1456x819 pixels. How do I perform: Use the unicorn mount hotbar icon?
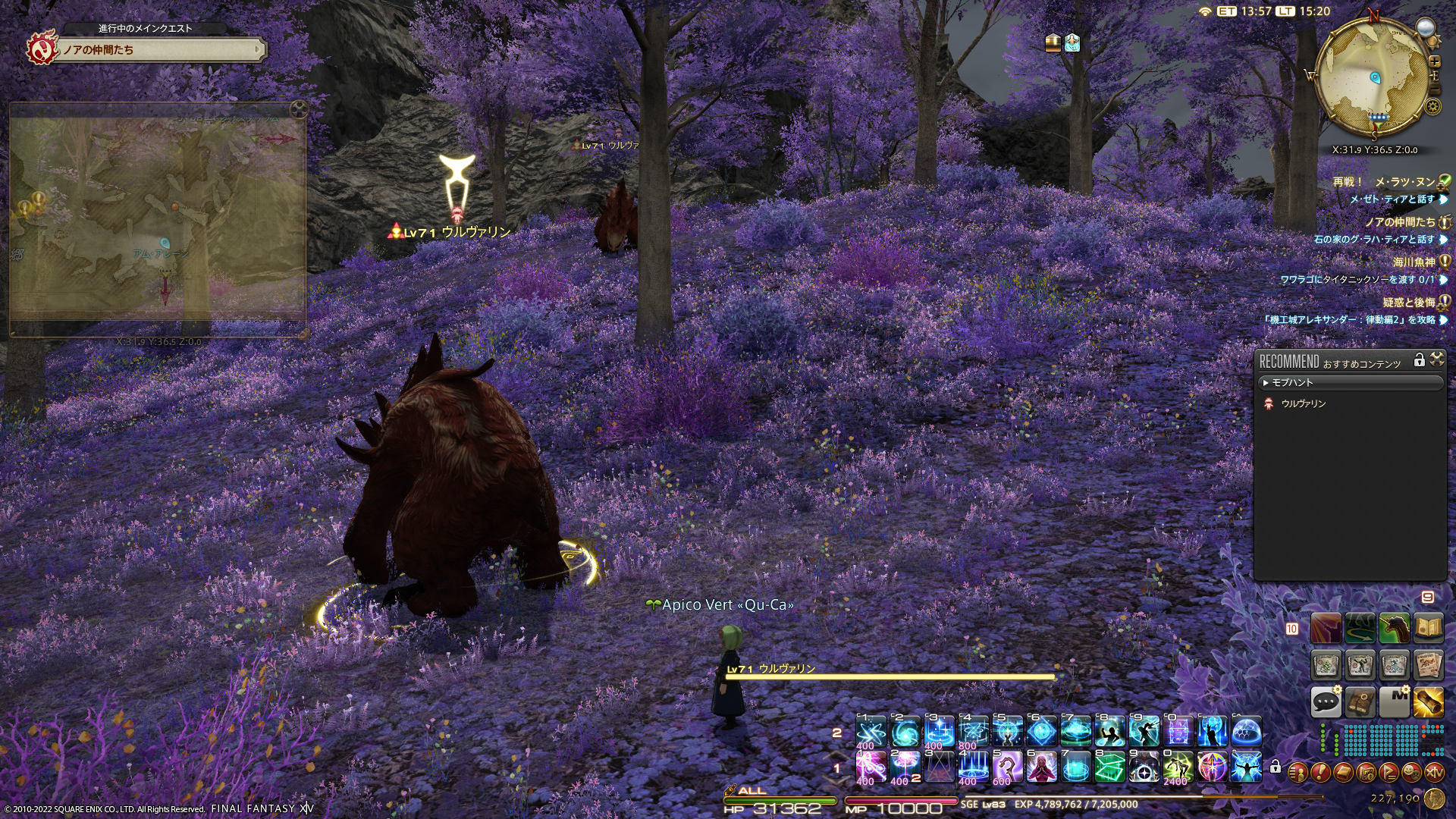click(1394, 629)
